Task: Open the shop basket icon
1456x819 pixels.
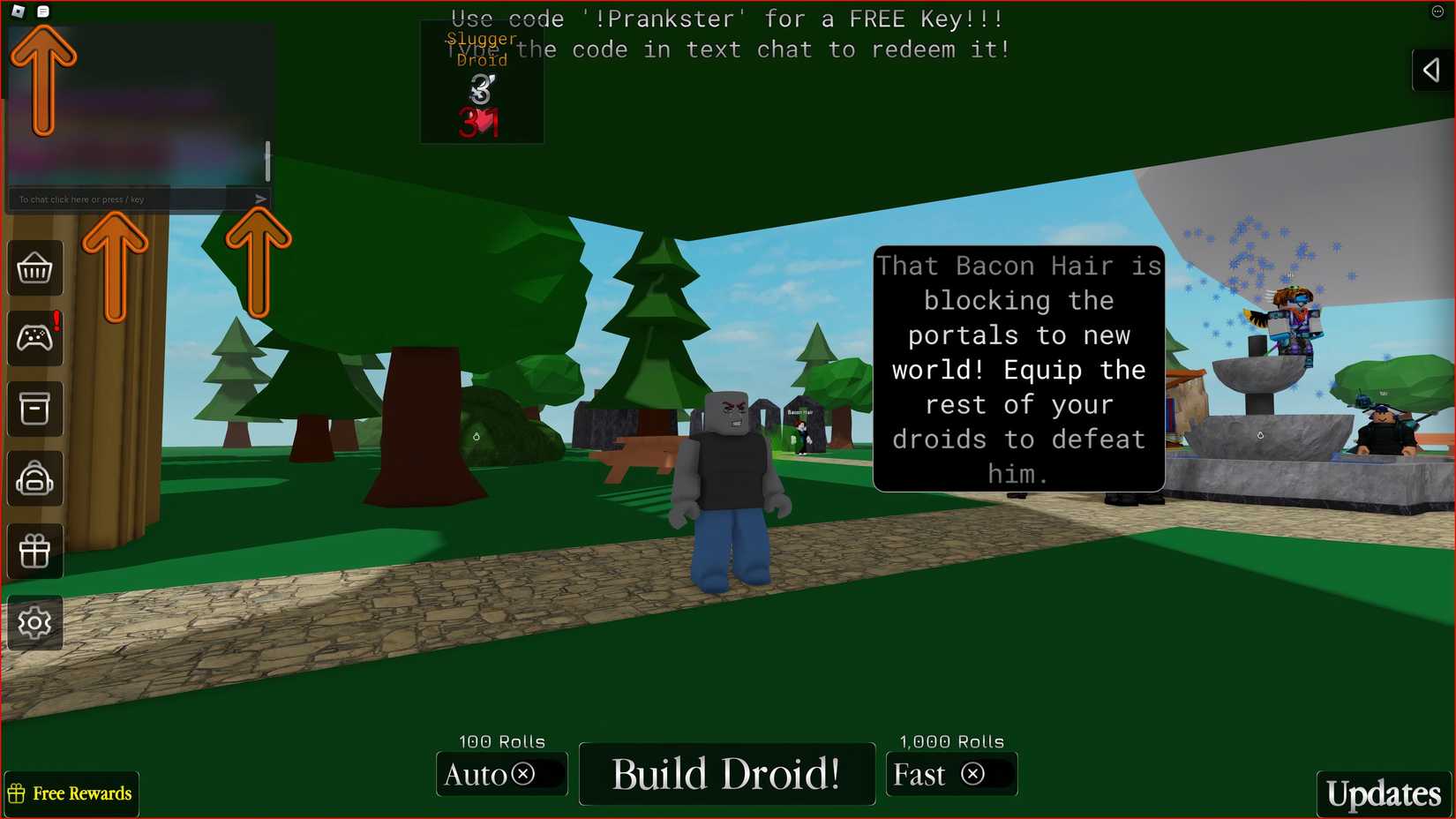Action: pos(35,267)
